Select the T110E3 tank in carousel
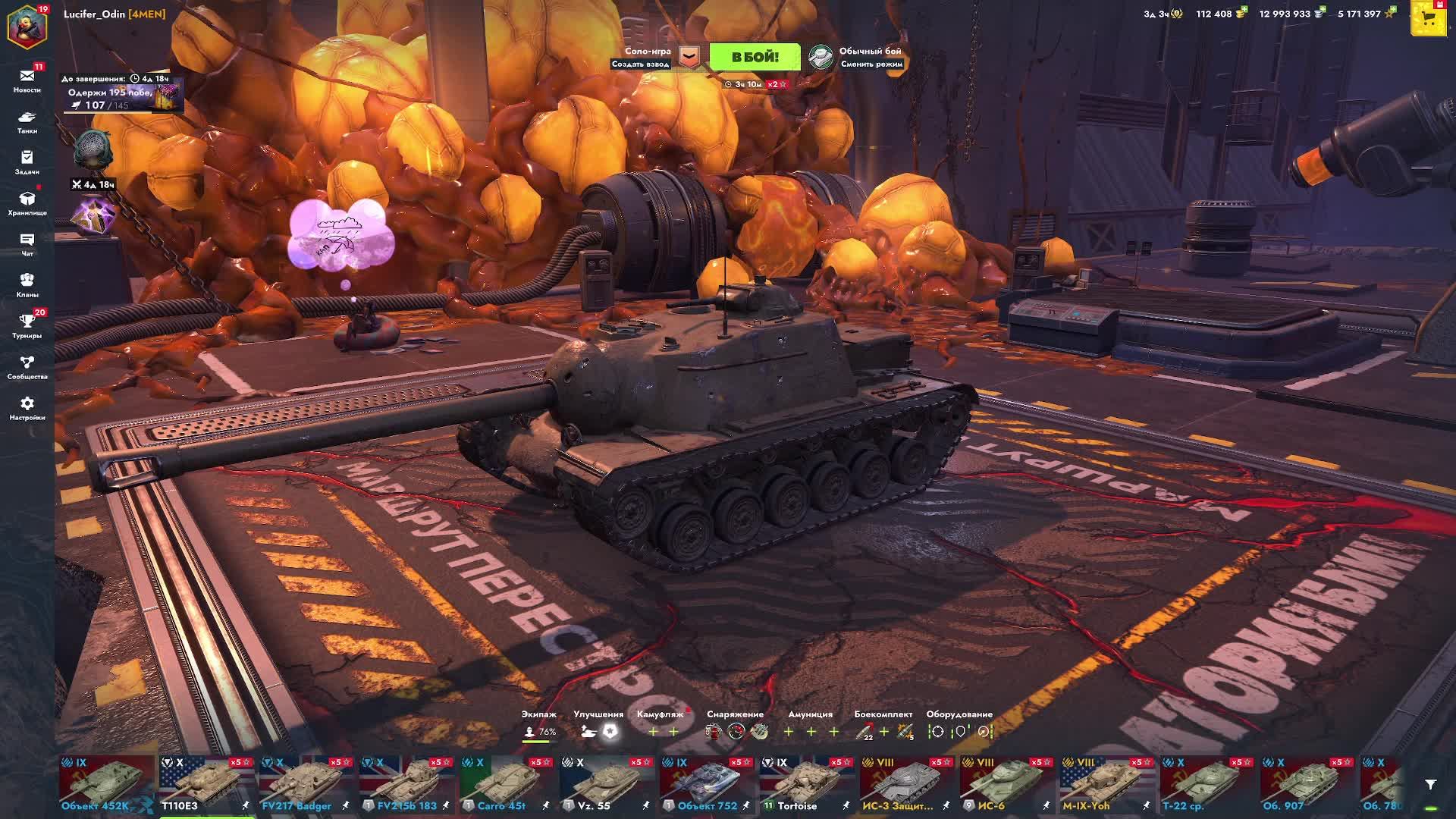 coord(206,784)
